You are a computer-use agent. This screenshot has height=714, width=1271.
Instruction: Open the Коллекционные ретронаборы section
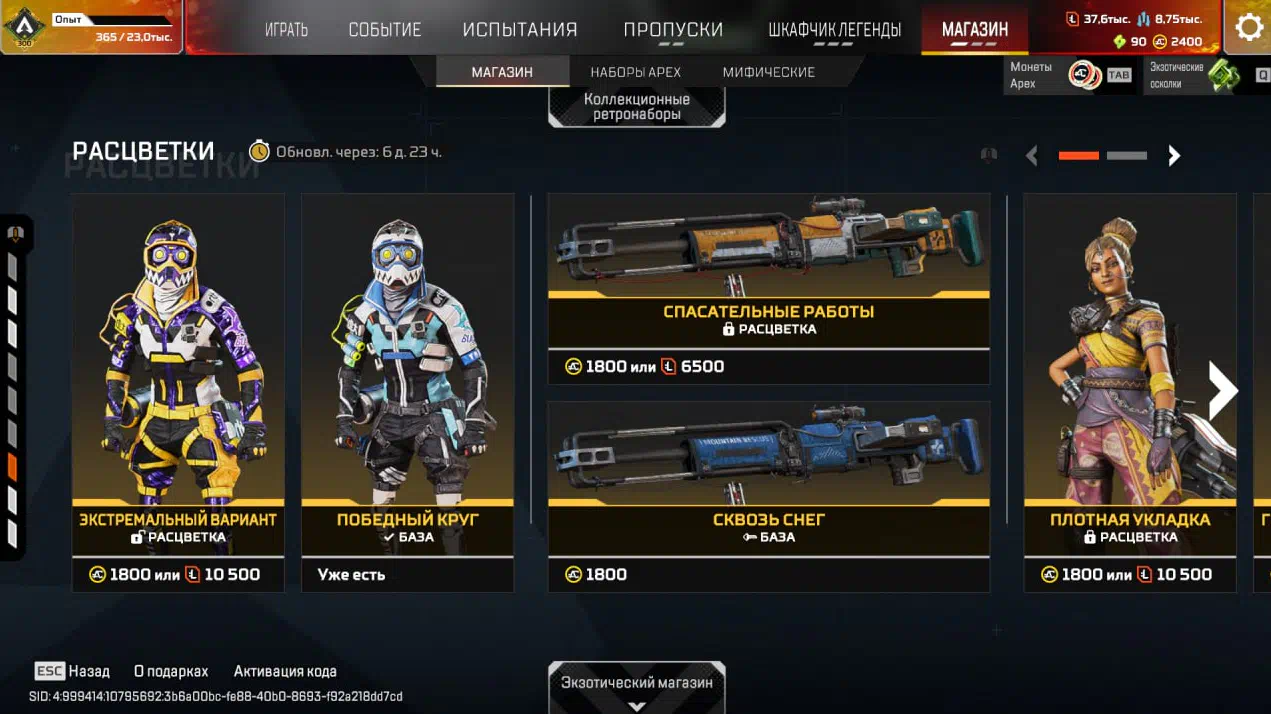tap(637, 107)
